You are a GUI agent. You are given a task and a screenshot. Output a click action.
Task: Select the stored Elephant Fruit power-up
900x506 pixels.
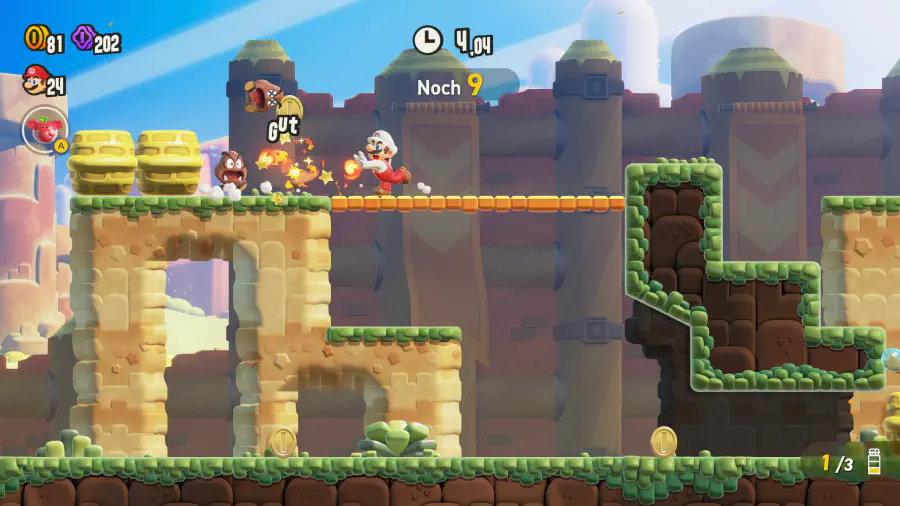[43, 130]
